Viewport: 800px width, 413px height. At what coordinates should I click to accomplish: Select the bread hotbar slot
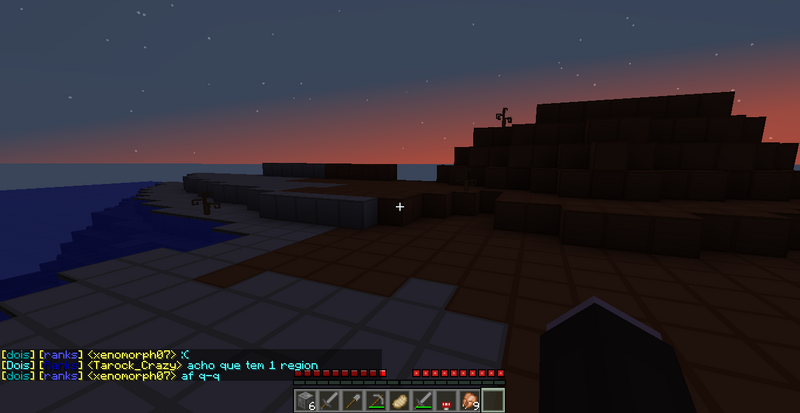[399, 401]
